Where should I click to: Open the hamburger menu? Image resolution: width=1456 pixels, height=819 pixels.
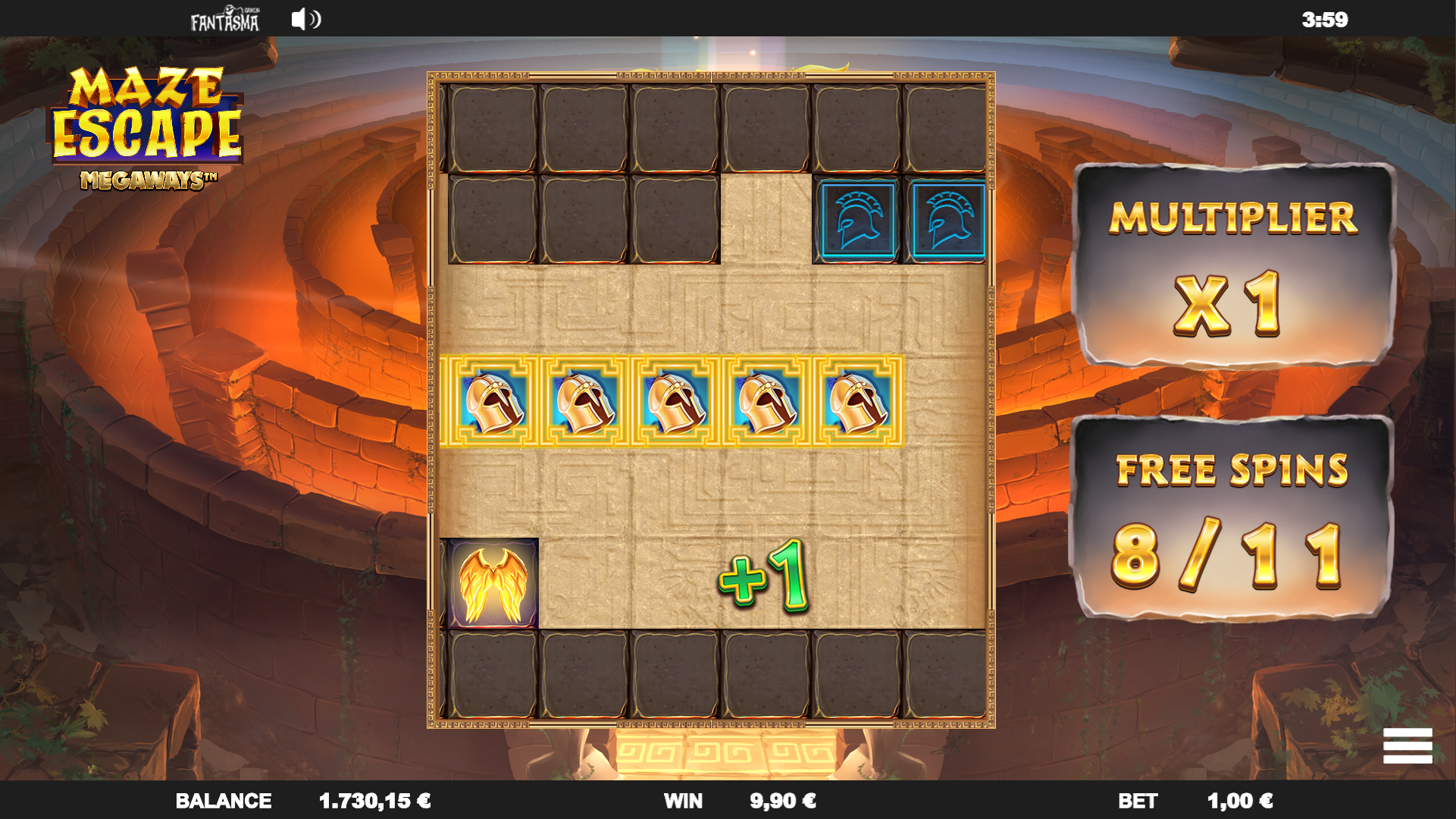(1407, 745)
